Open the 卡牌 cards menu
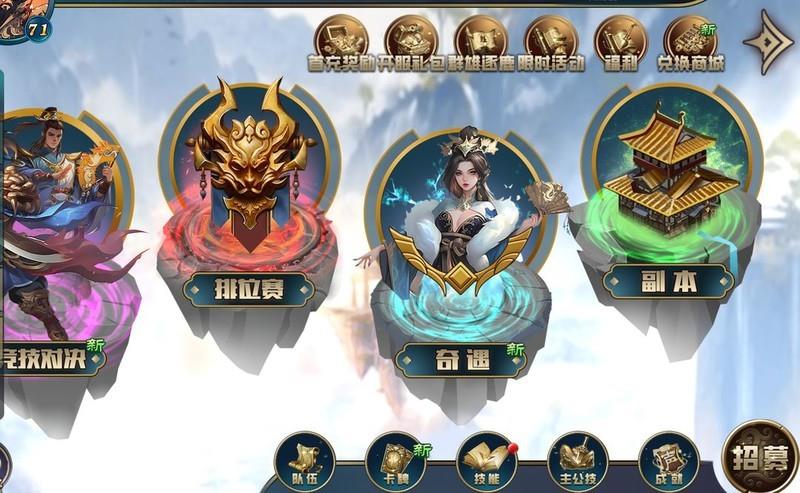 click(x=395, y=462)
